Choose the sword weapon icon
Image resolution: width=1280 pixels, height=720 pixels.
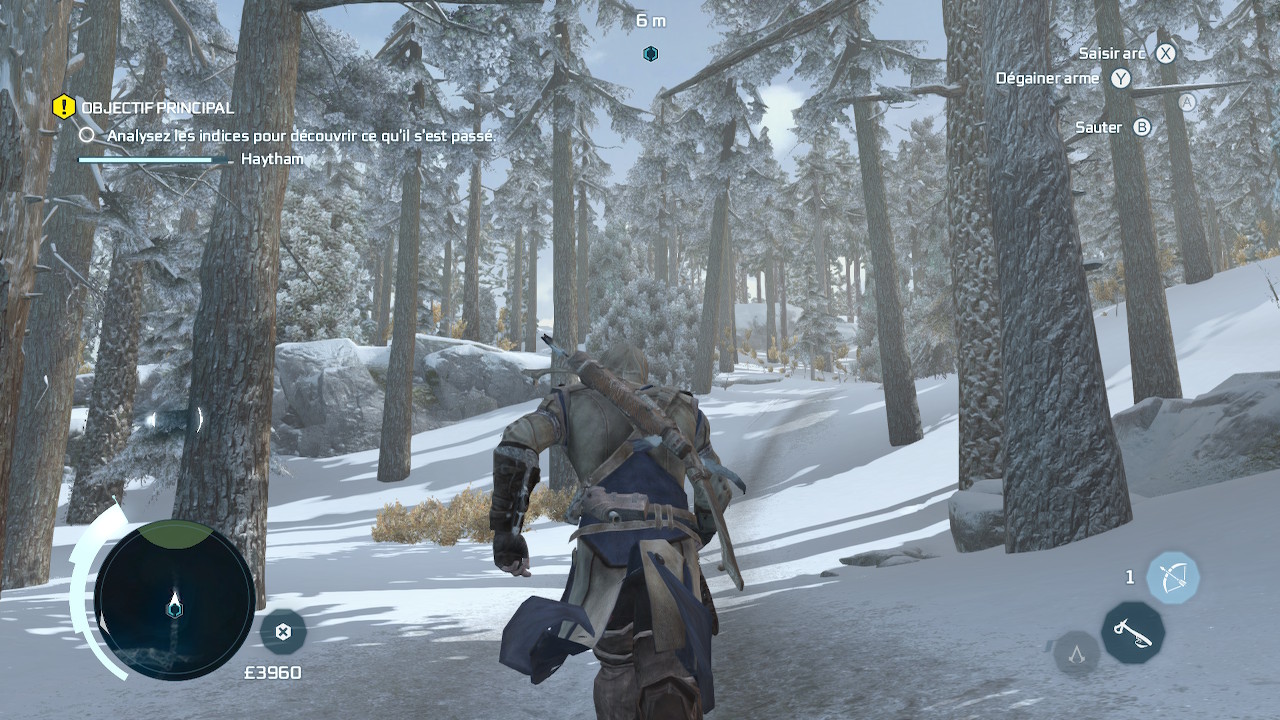coord(1132,632)
